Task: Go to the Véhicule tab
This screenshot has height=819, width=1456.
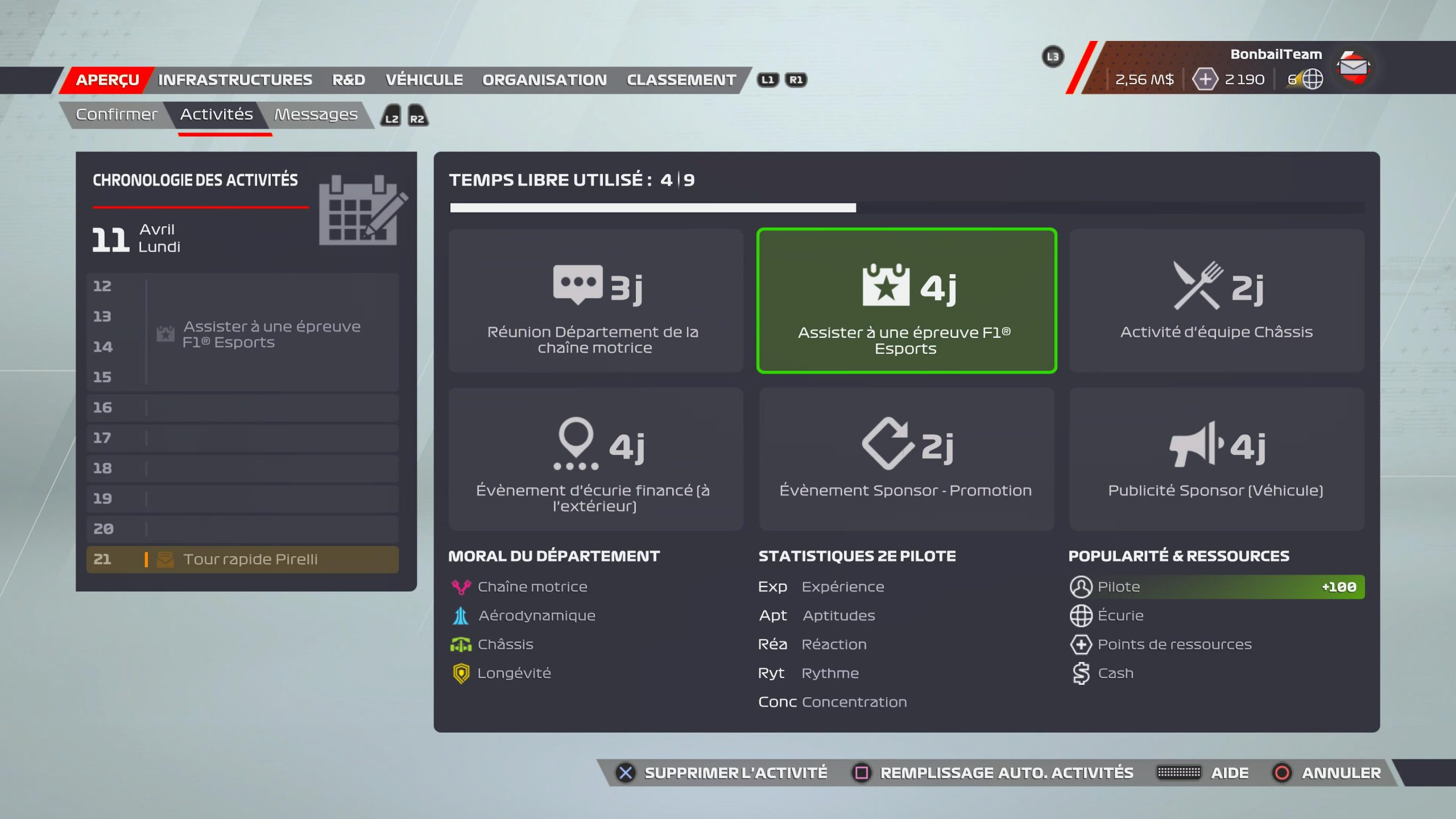Action: [424, 80]
